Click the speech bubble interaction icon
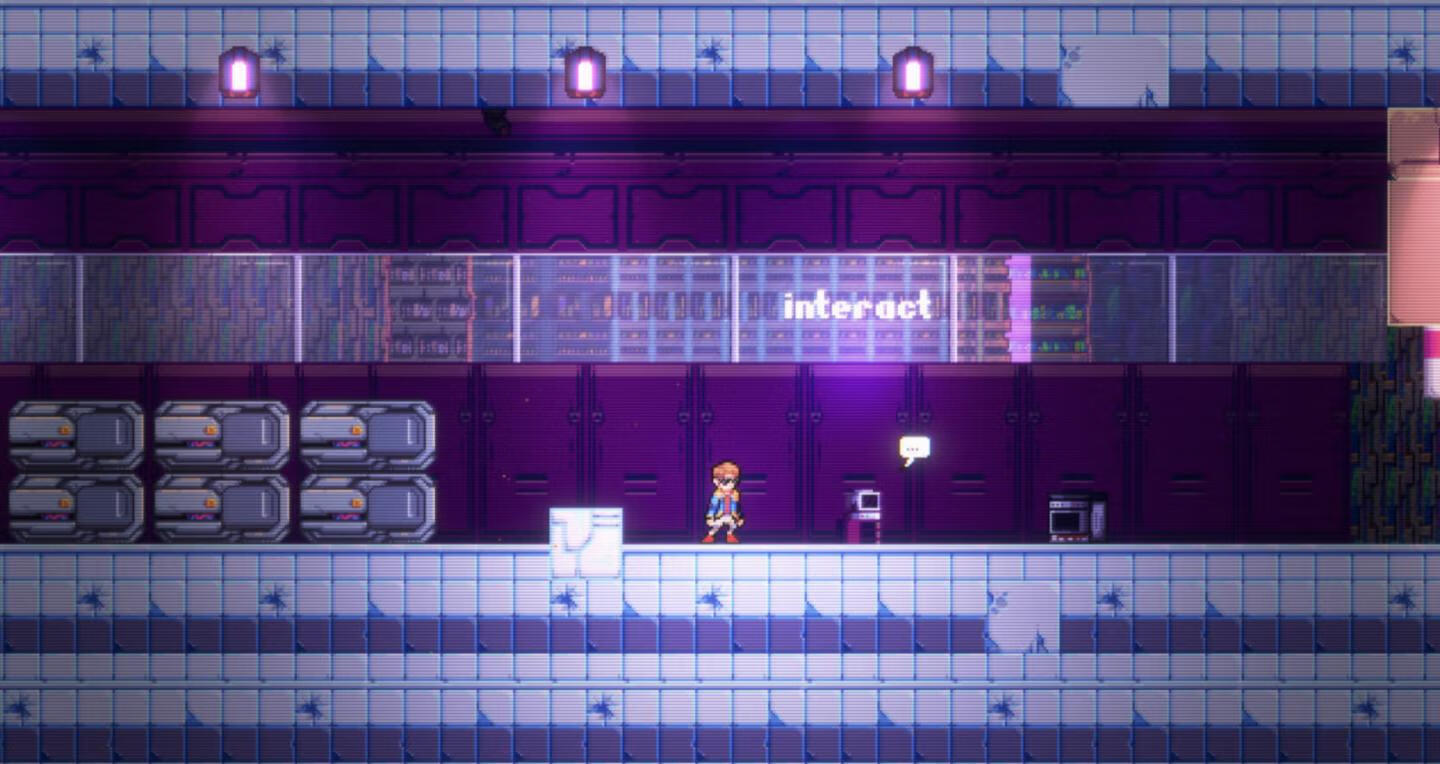This screenshot has height=764, width=1440. pos(914,449)
